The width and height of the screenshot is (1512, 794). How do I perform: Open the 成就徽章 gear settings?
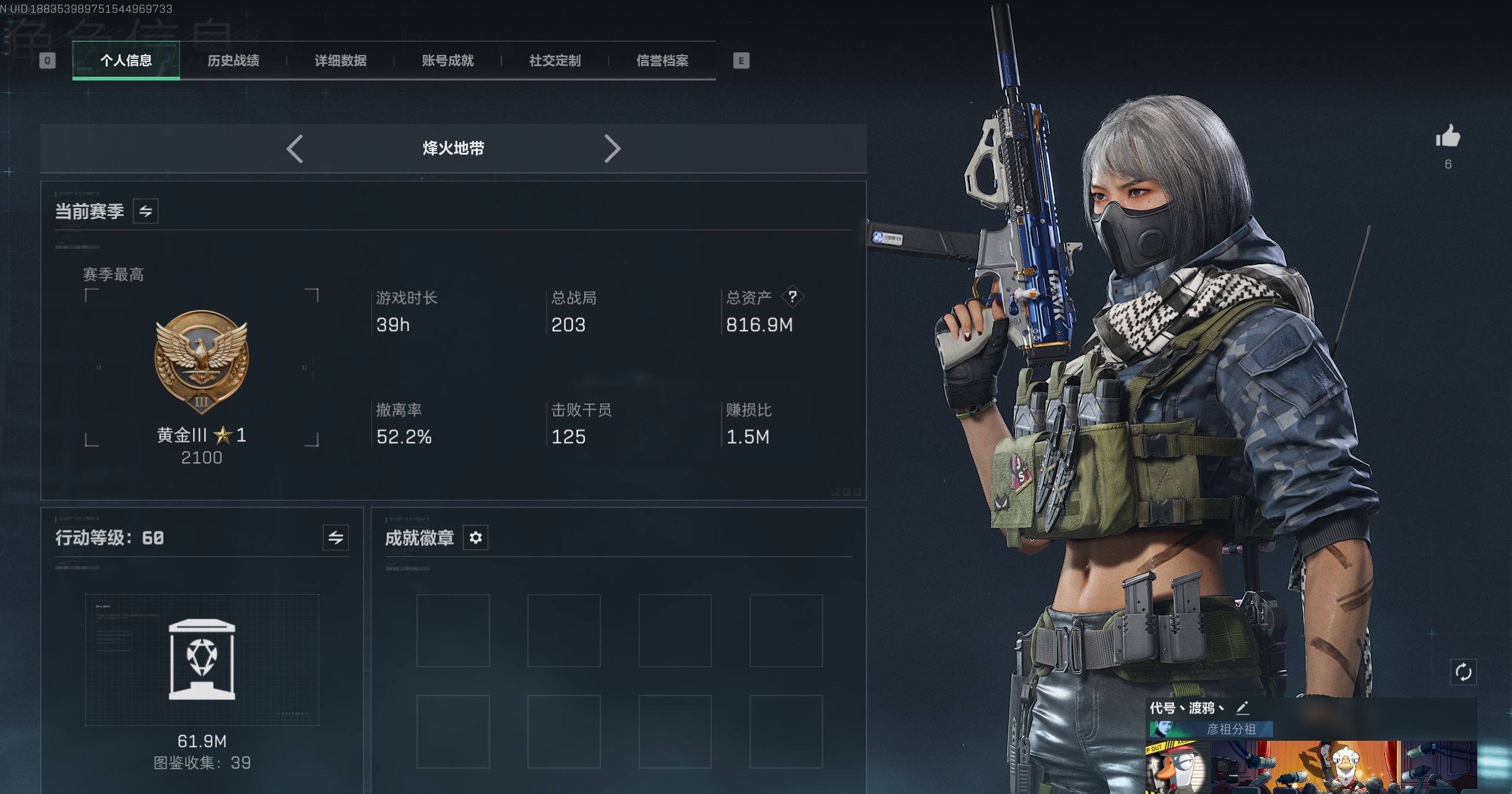pos(475,537)
